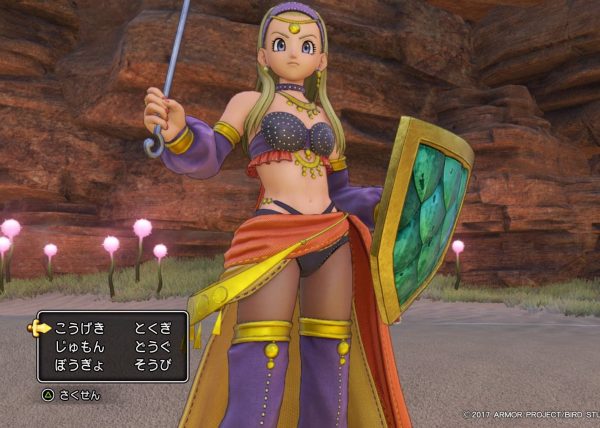The height and width of the screenshot is (428, 600).
Task: Choose the じゅもん (Spells) command
Action: [78, 347]
